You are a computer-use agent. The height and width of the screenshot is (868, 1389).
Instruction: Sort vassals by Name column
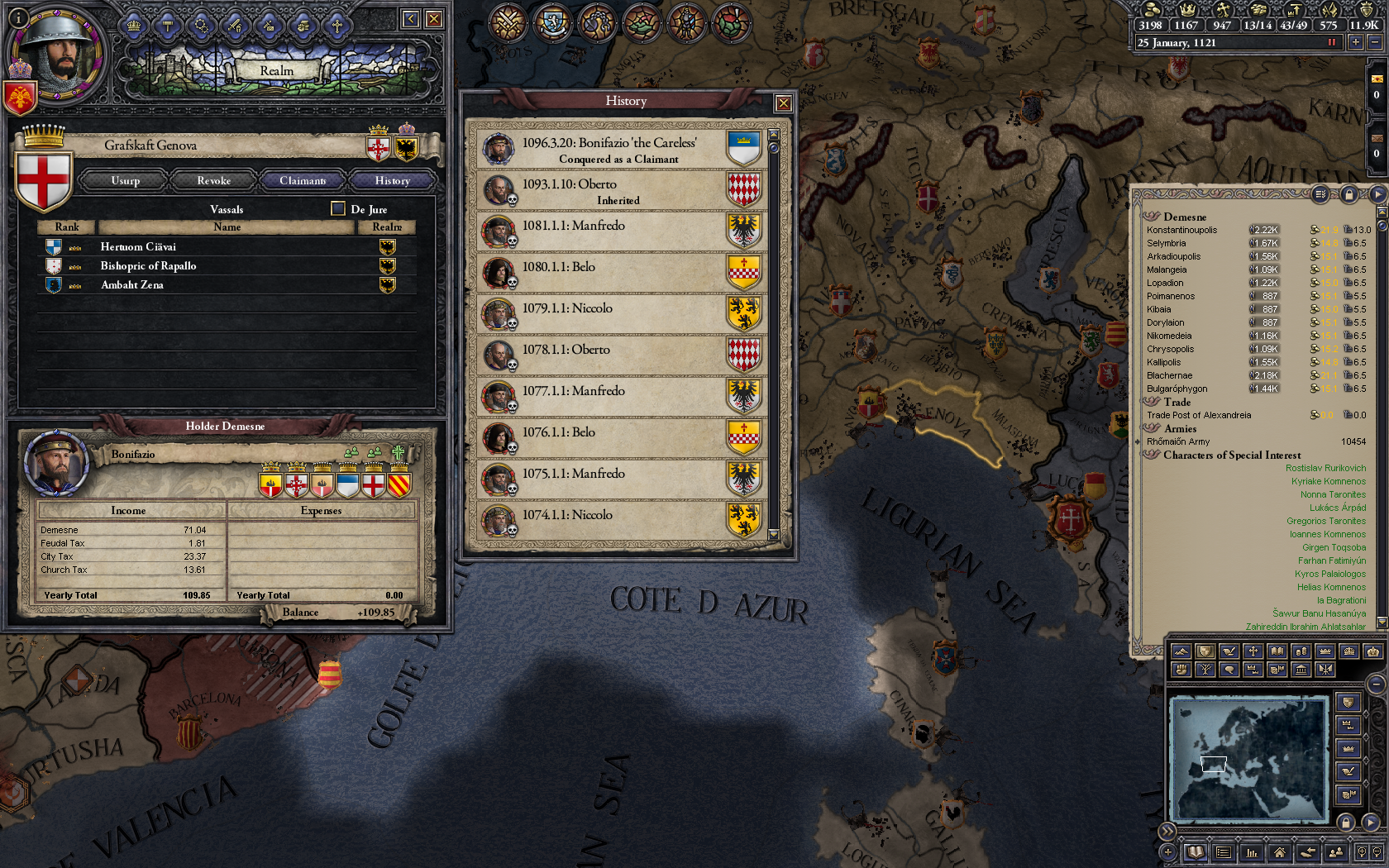click(227, 227)
